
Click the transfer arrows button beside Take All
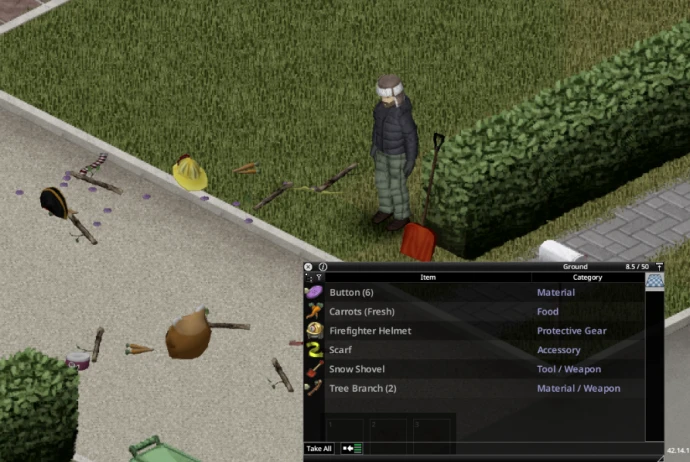point(353,449)
